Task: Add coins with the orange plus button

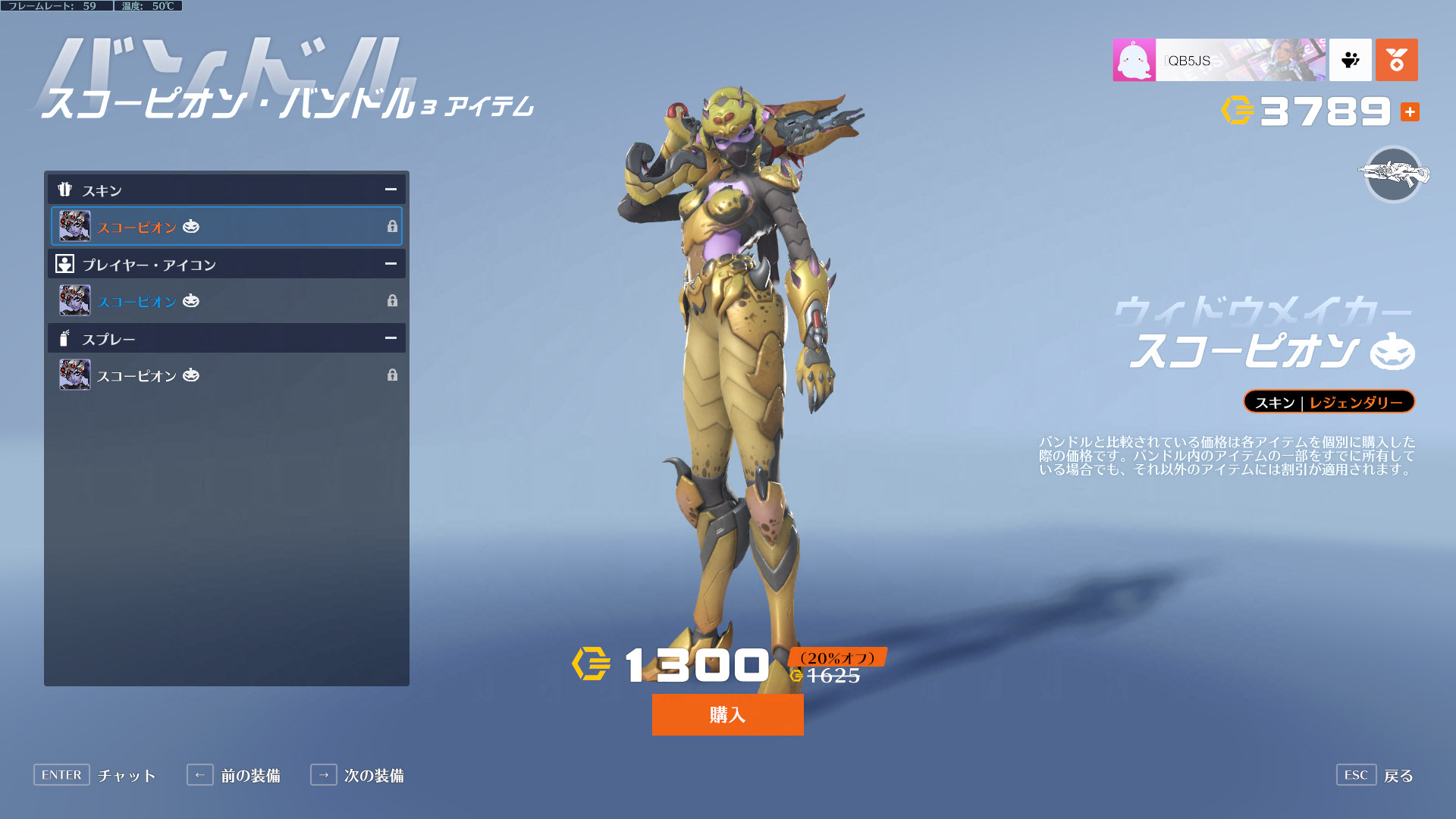Action: click(1410, 111)
